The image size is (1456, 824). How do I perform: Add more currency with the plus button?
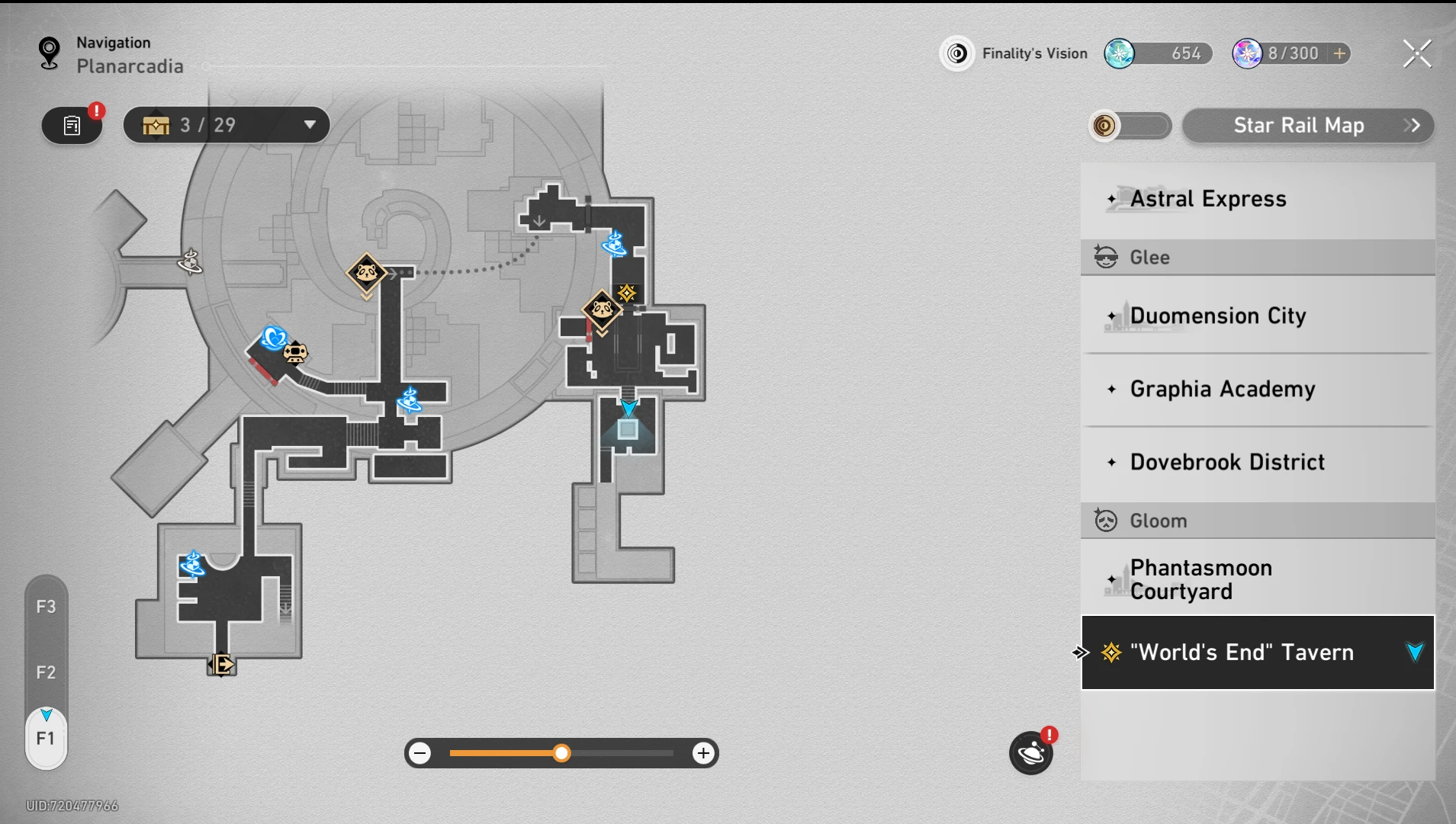click(1339, 53)
